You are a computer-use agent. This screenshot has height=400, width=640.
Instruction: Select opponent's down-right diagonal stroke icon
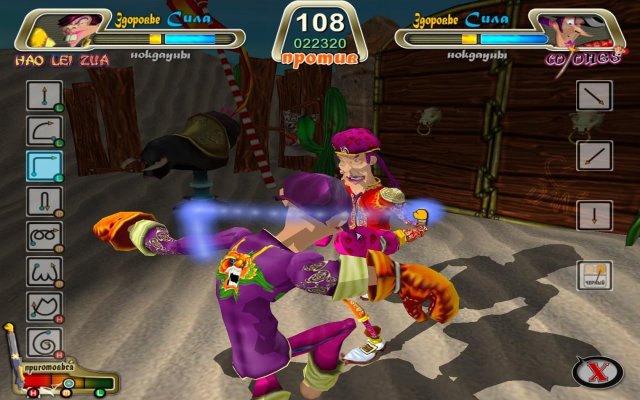[593, 97]
